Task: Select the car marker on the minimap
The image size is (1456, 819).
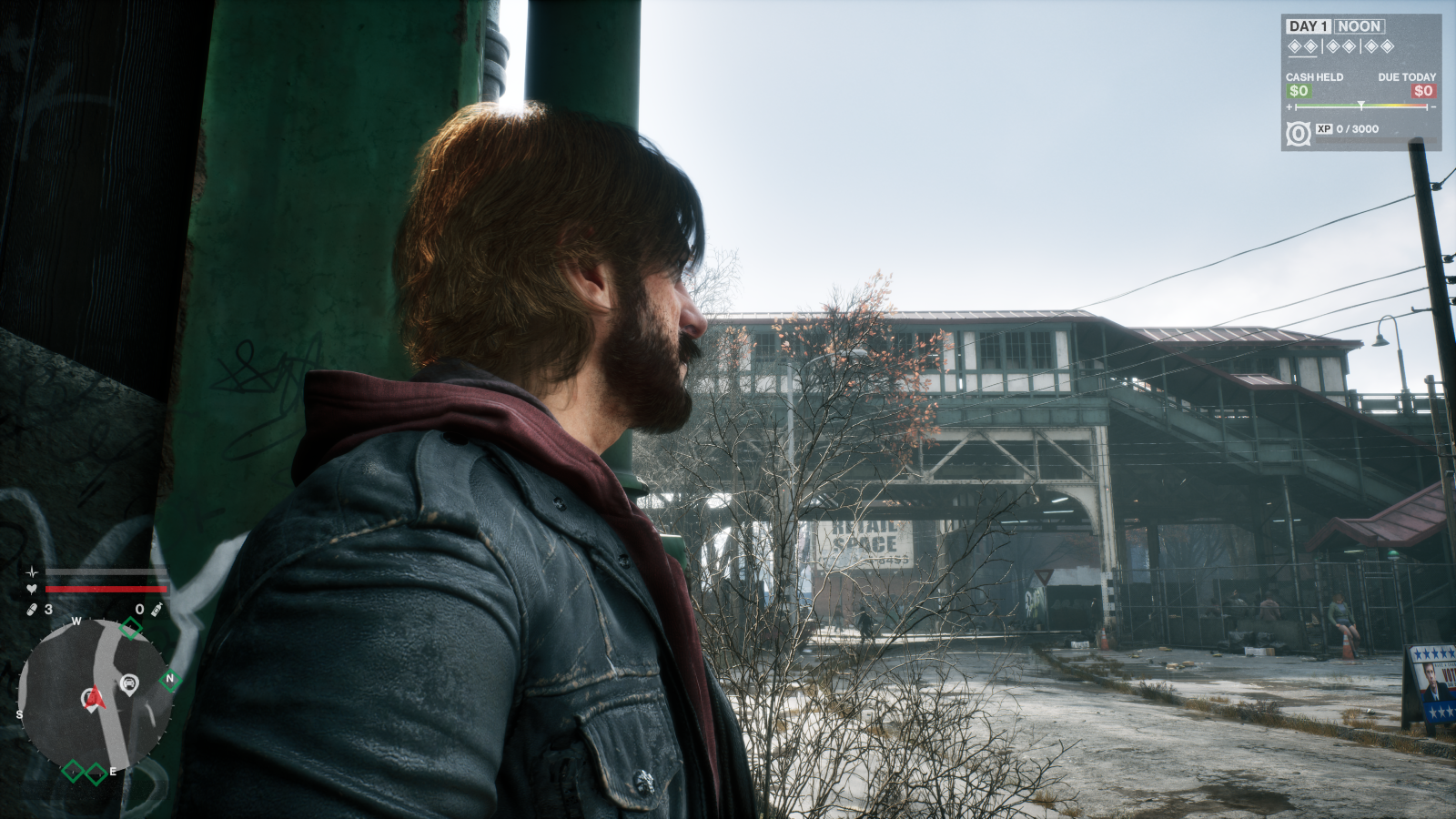Action: coord(129,683)
